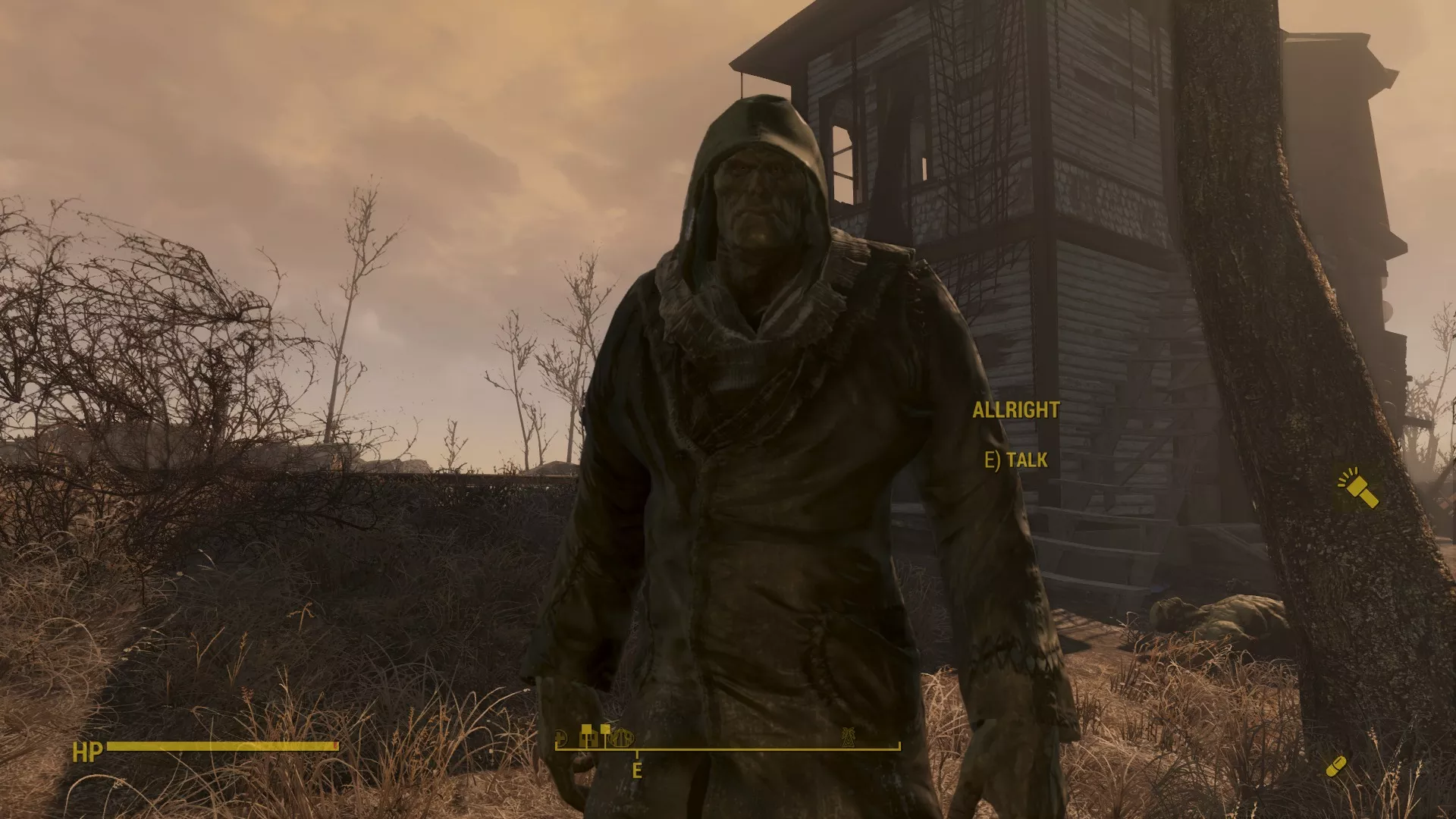Click the flashlight icon
Screen dimensions: 1456x819
(x=1358, y=489)
